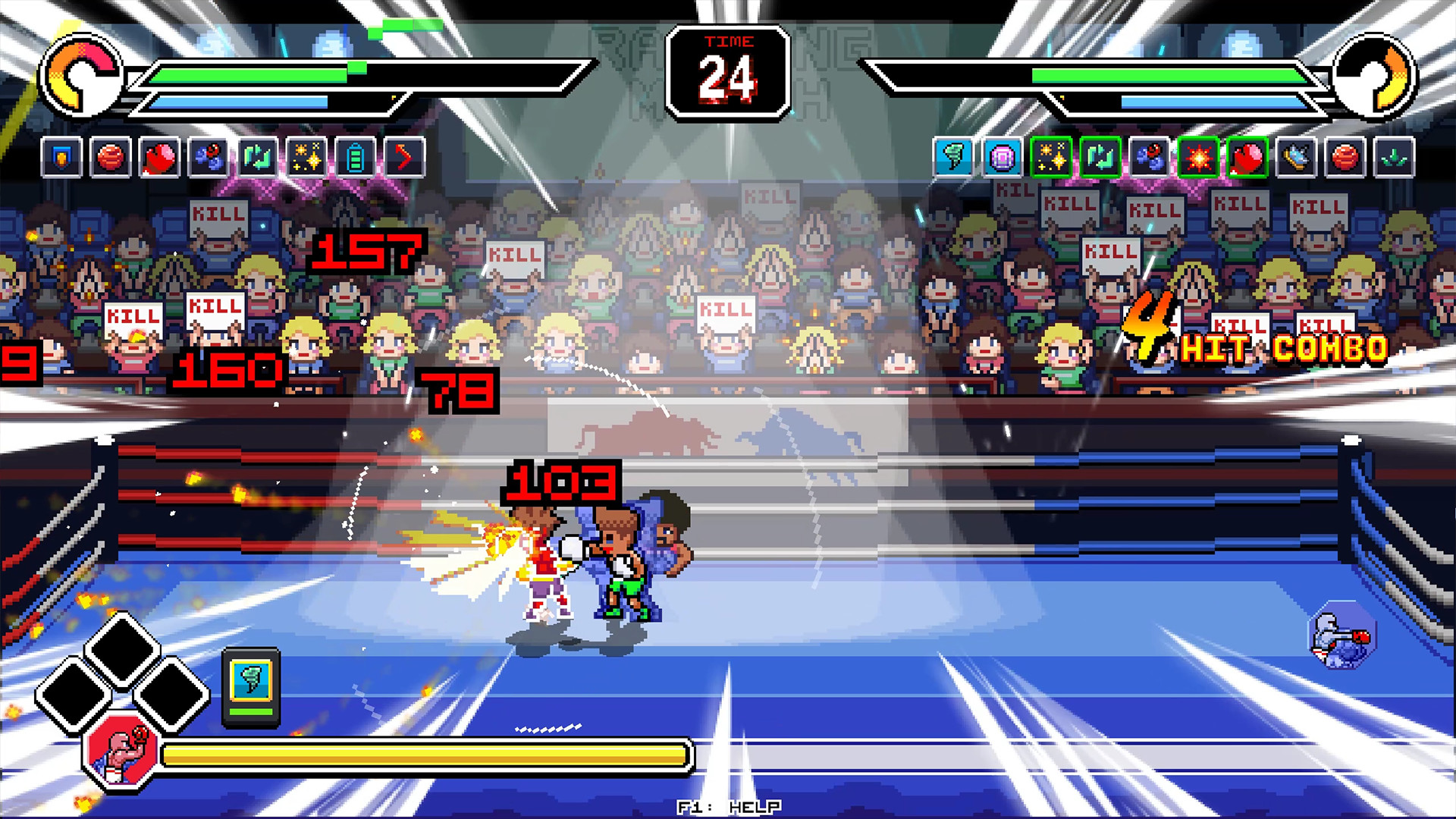This screenshot has height=819, width=1456.
Task: Click the red explosion burst perk
Action: coord(1197,158)
